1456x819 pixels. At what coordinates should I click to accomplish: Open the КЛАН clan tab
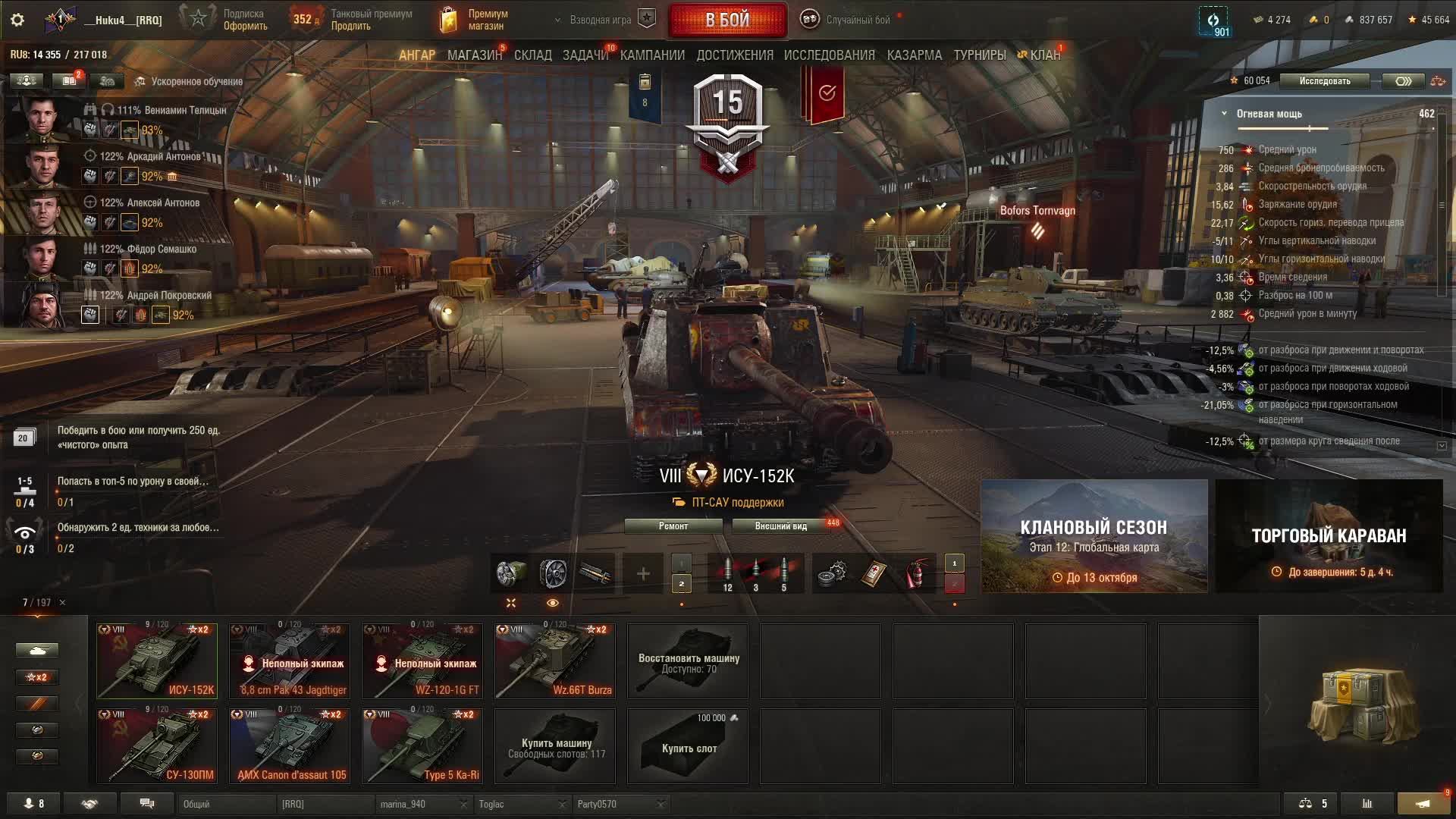coord(1044,55)
